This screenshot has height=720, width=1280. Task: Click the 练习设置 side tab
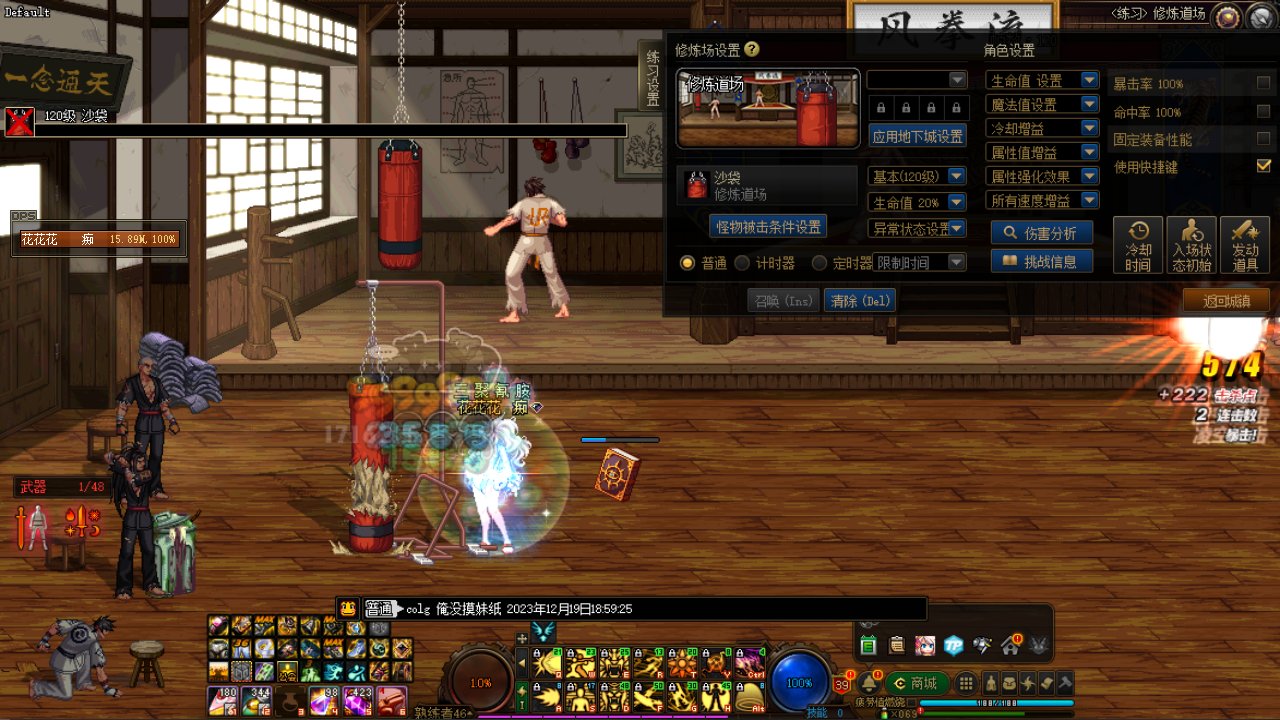pyautogui.click(x=652, y=77)
